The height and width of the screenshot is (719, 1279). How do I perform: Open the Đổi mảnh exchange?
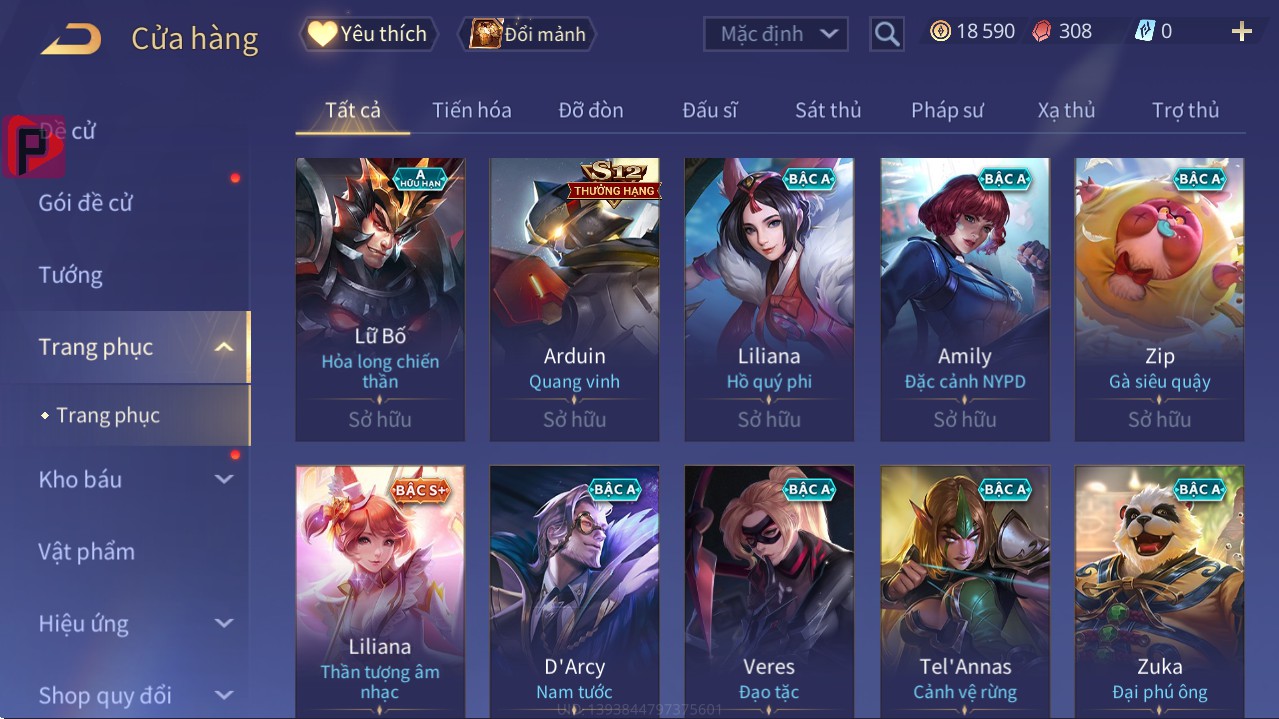tap(527, 34)
